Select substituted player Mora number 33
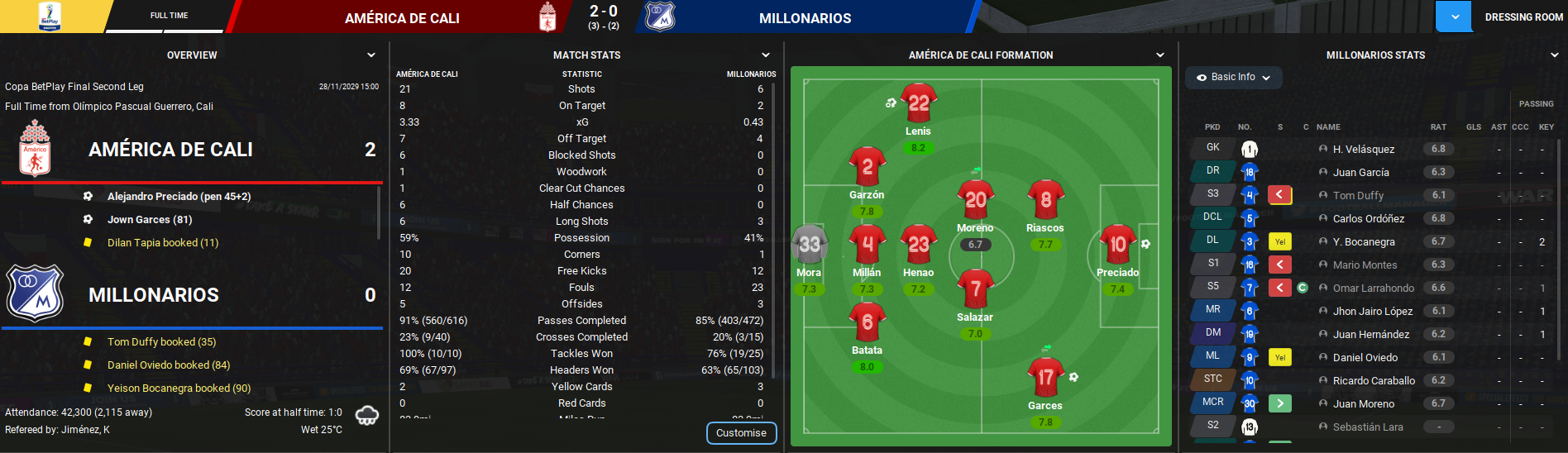Viewport: 1568px width, 453px height. 809,245
